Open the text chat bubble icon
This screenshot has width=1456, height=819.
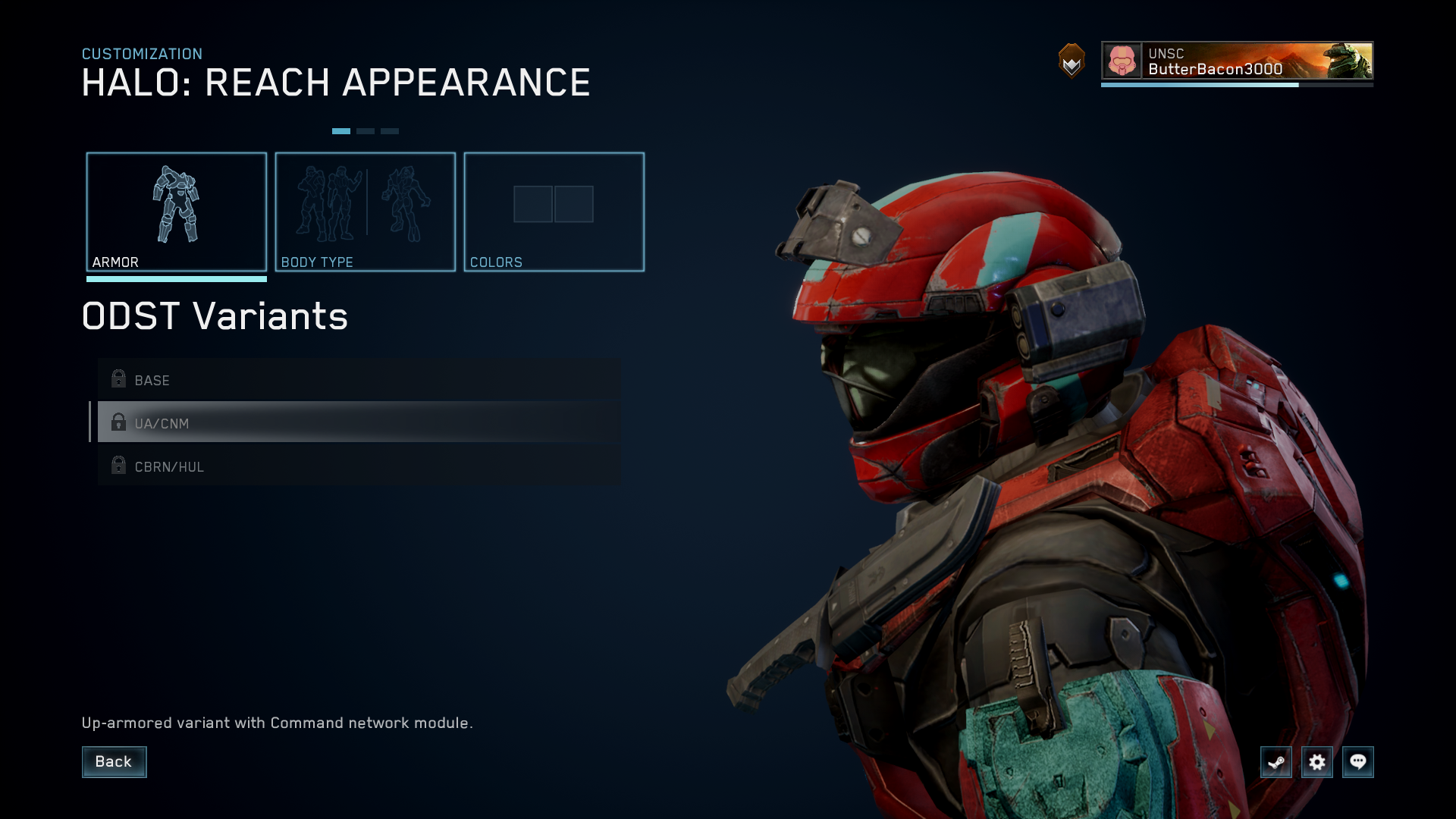coord(1359,763)
